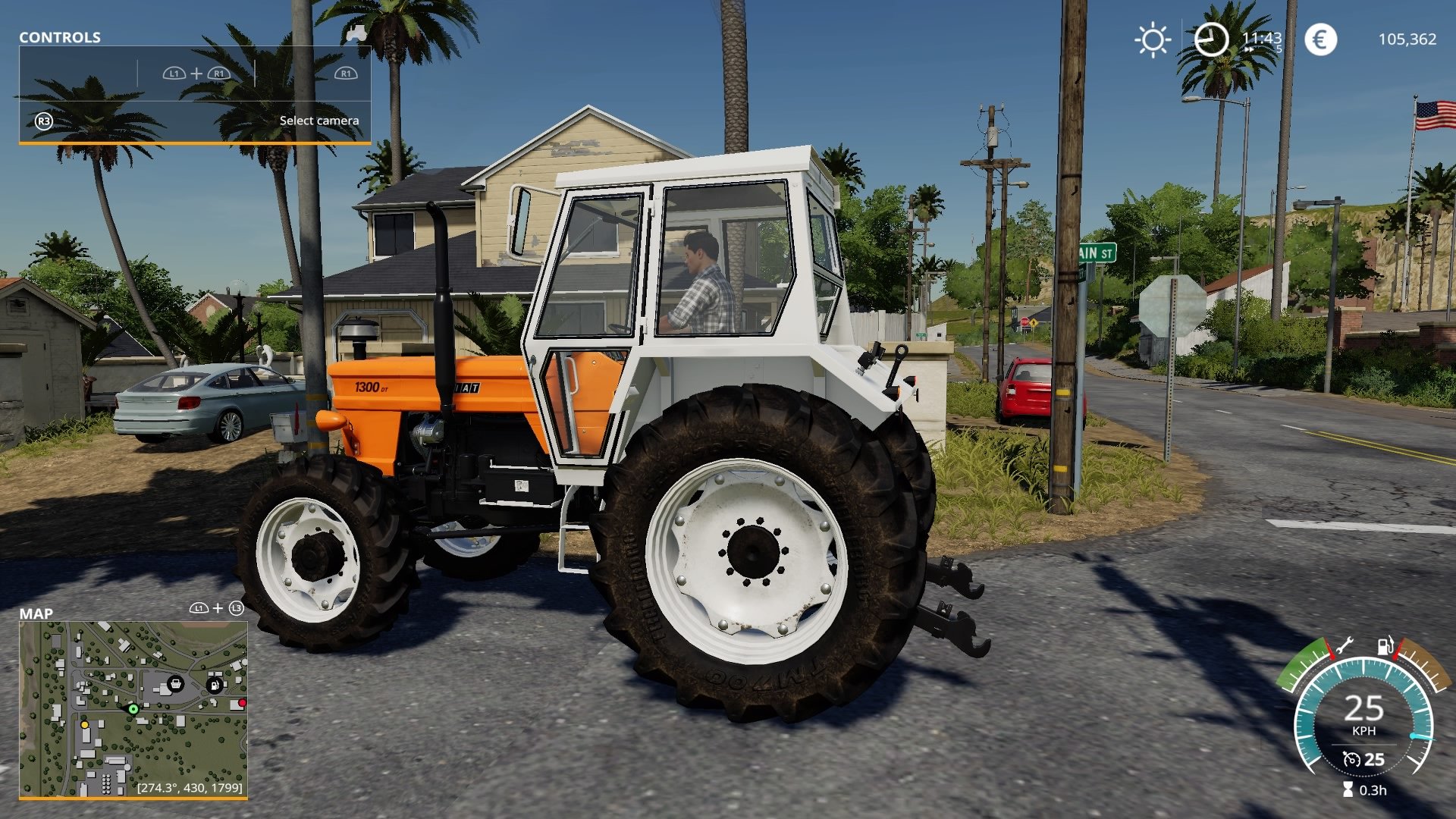Viewport: 1456px width, 819px height.
Task: Click the cruise control speed icon
Action: (x=1353, y=758)
